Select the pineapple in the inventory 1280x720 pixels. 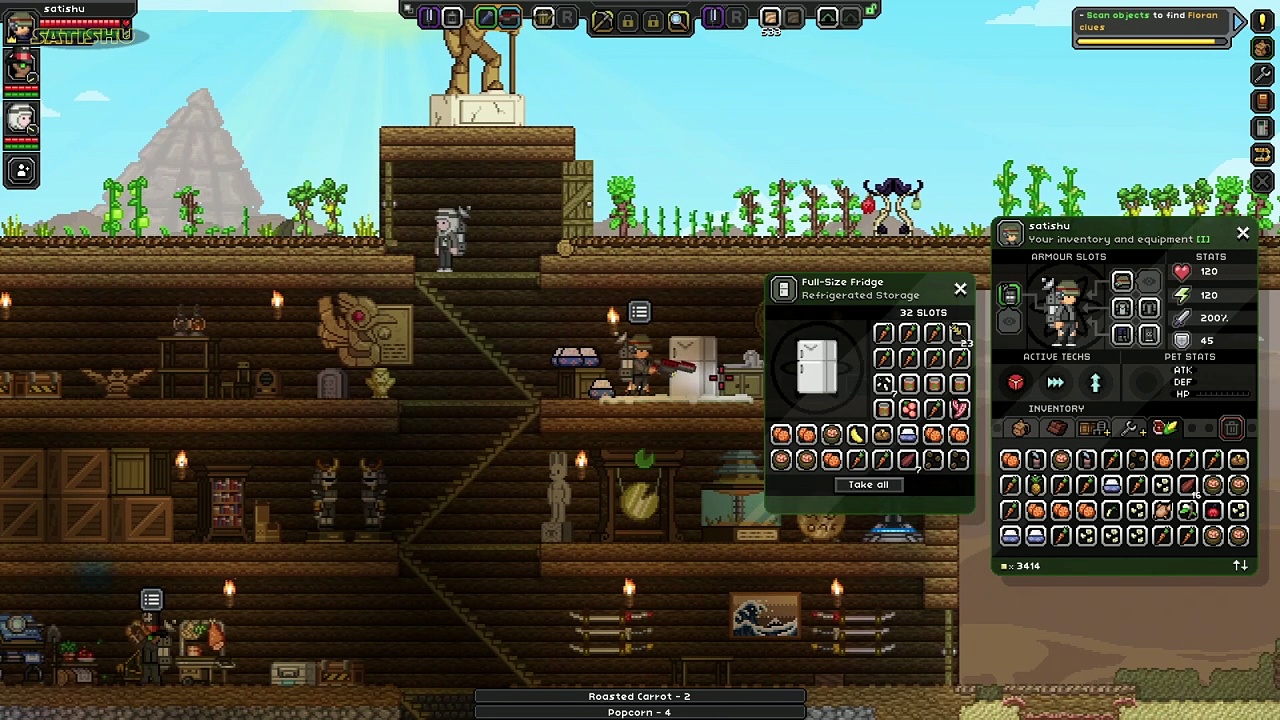(1035, 486)
